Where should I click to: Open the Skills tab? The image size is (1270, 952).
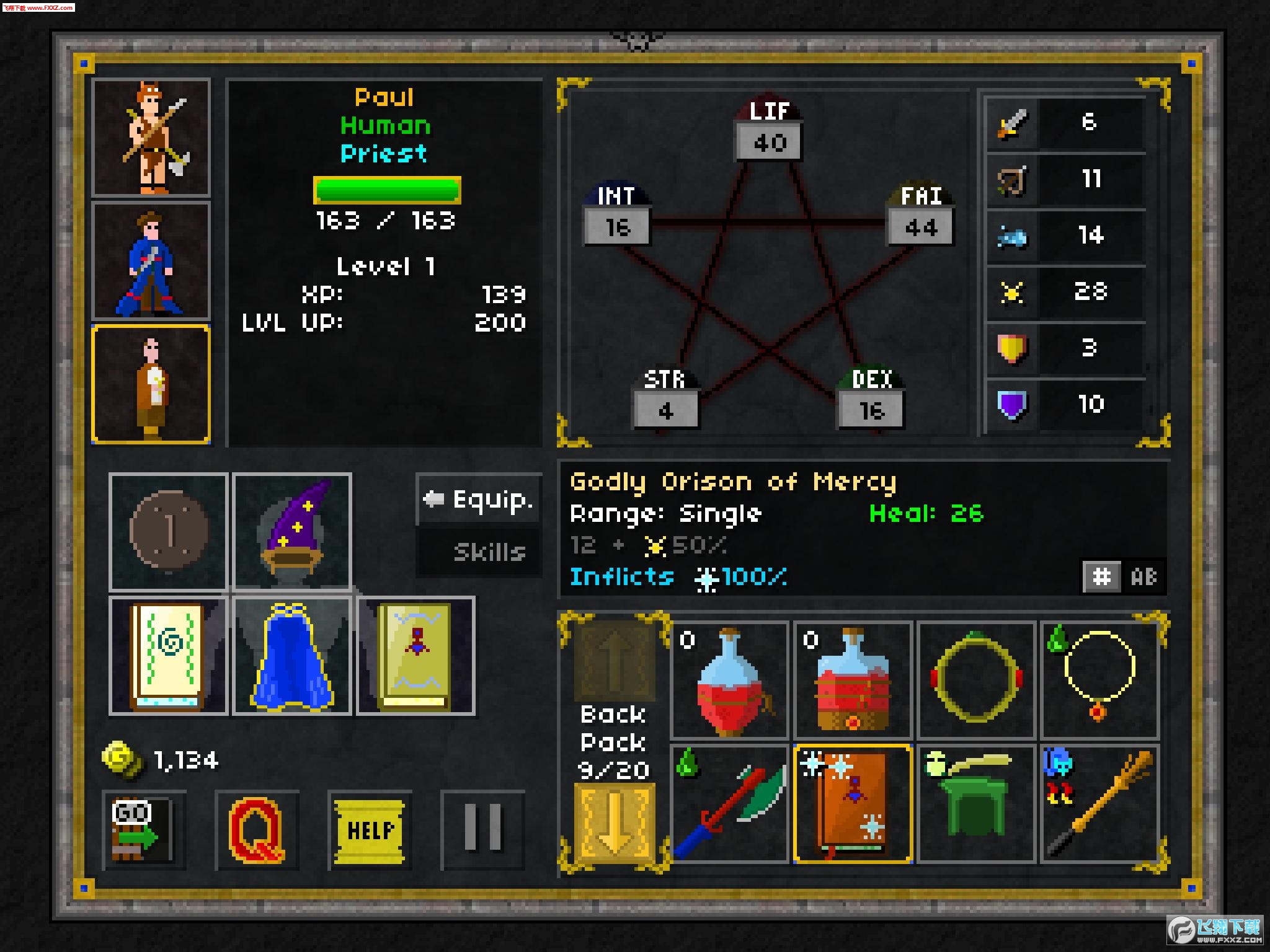[479, 552]
